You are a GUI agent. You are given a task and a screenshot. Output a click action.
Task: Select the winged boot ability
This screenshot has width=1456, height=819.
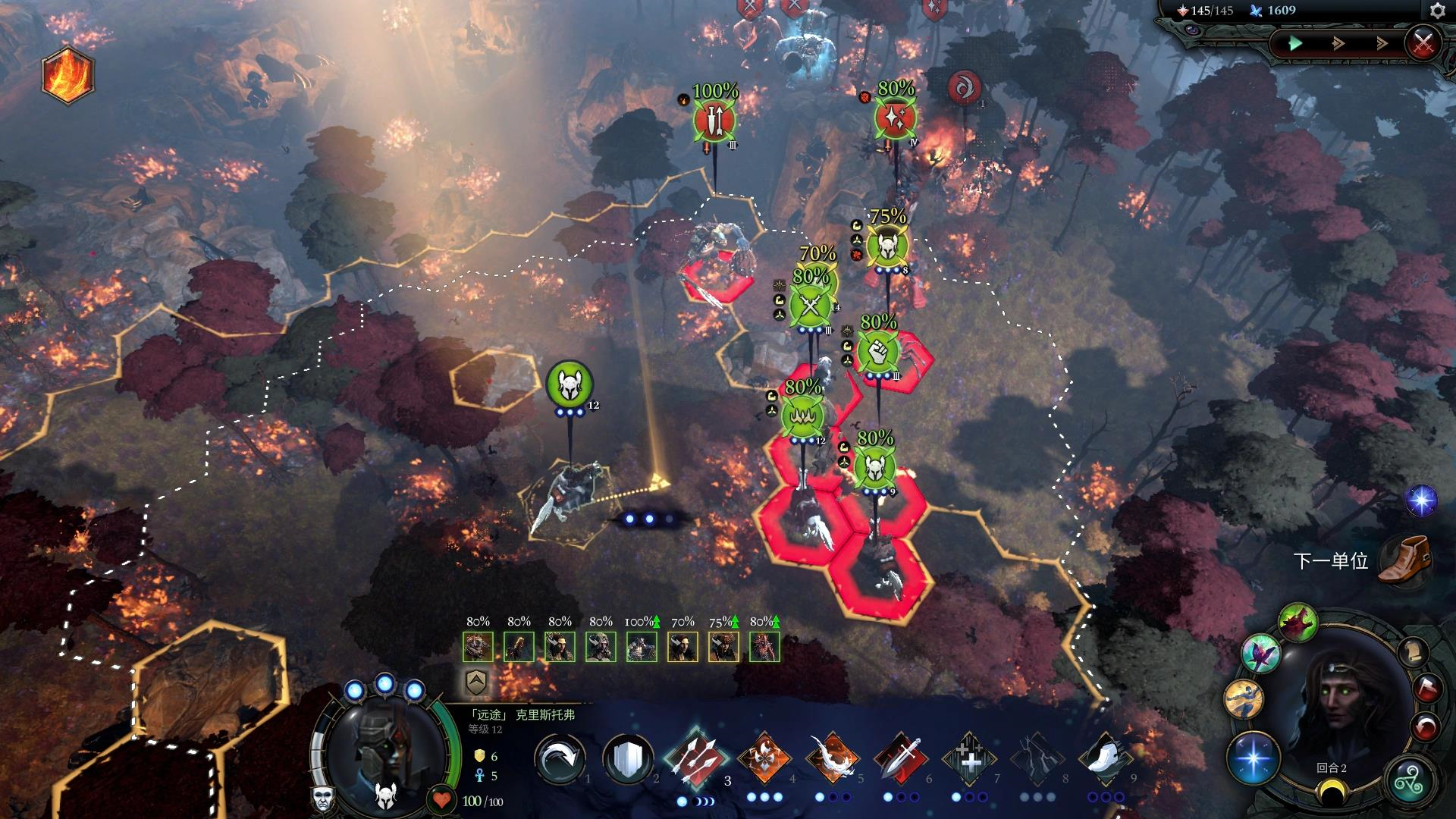(1105, 758)
